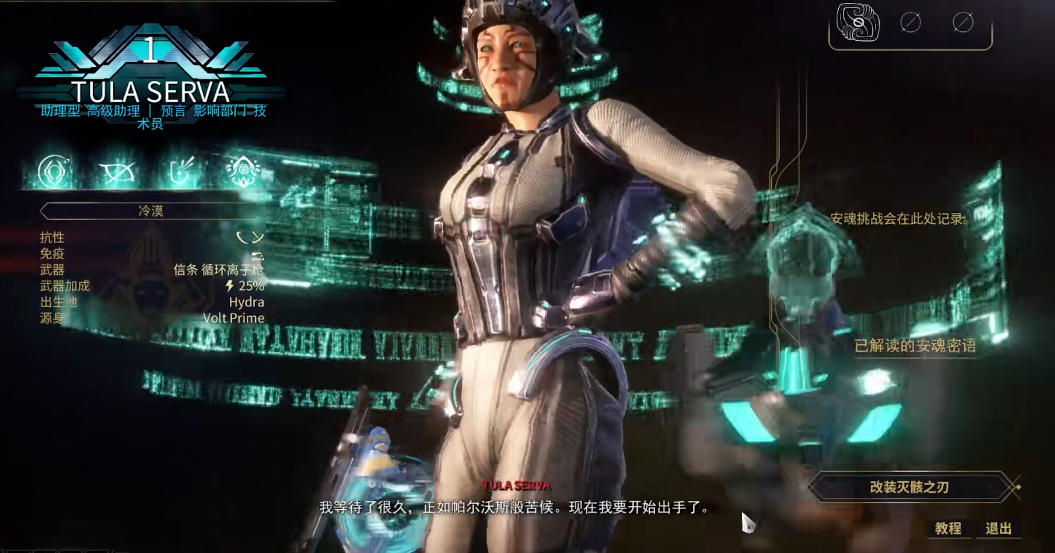
Task: Select the crossed-out eye ability icon
Action: point(117,172)
